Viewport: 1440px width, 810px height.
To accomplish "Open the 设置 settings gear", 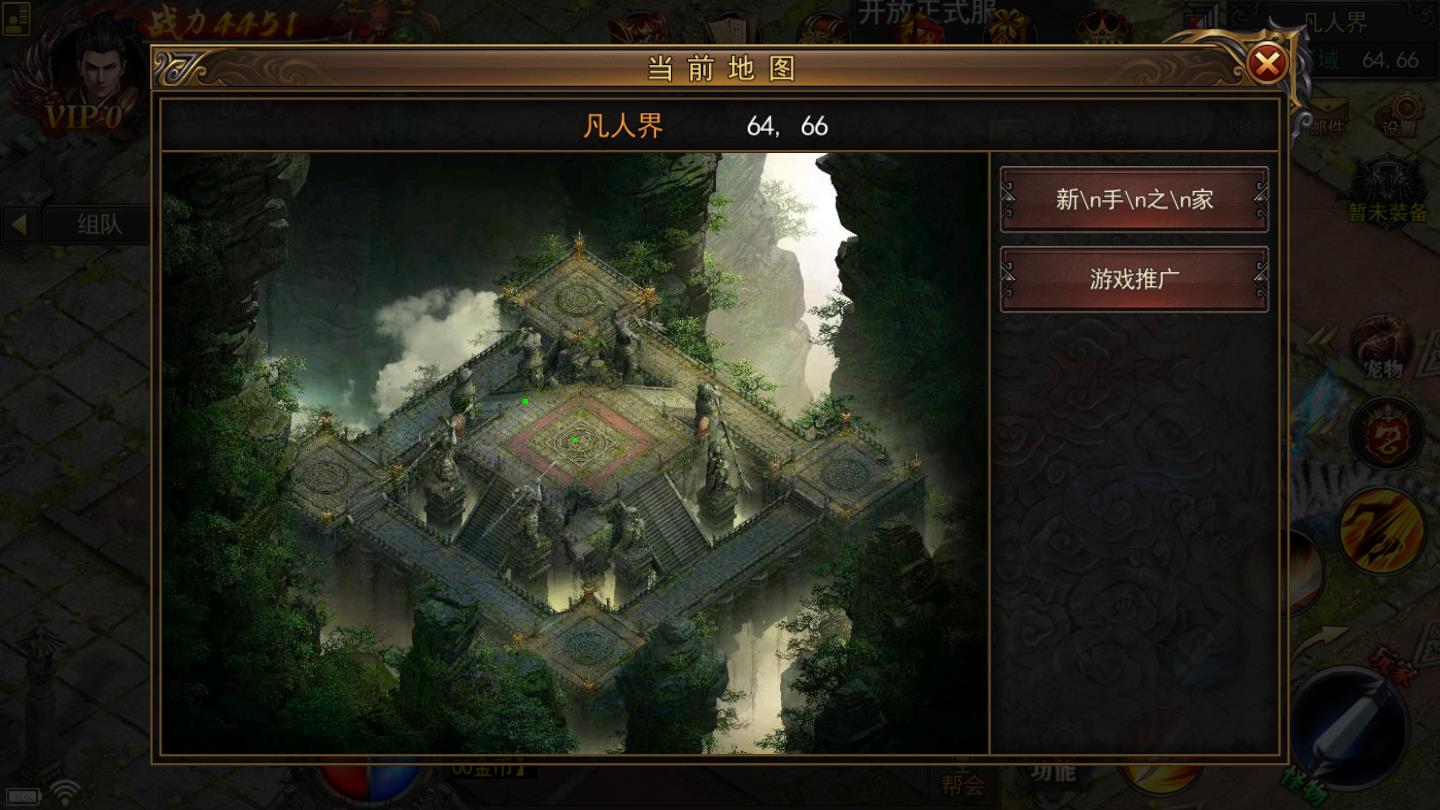I will tap(1401, 113).
